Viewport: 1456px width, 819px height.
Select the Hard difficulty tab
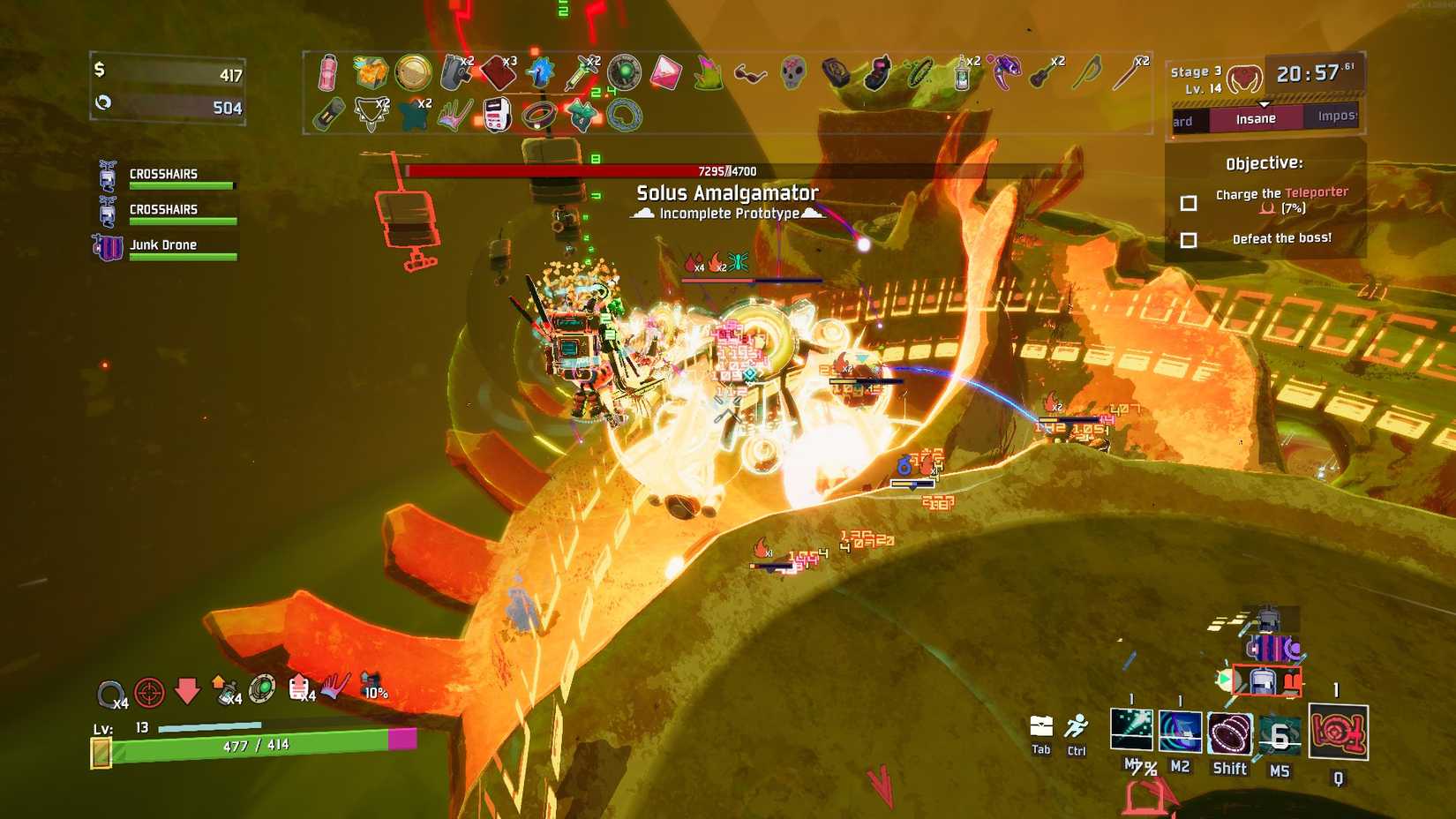[1182, 120]
